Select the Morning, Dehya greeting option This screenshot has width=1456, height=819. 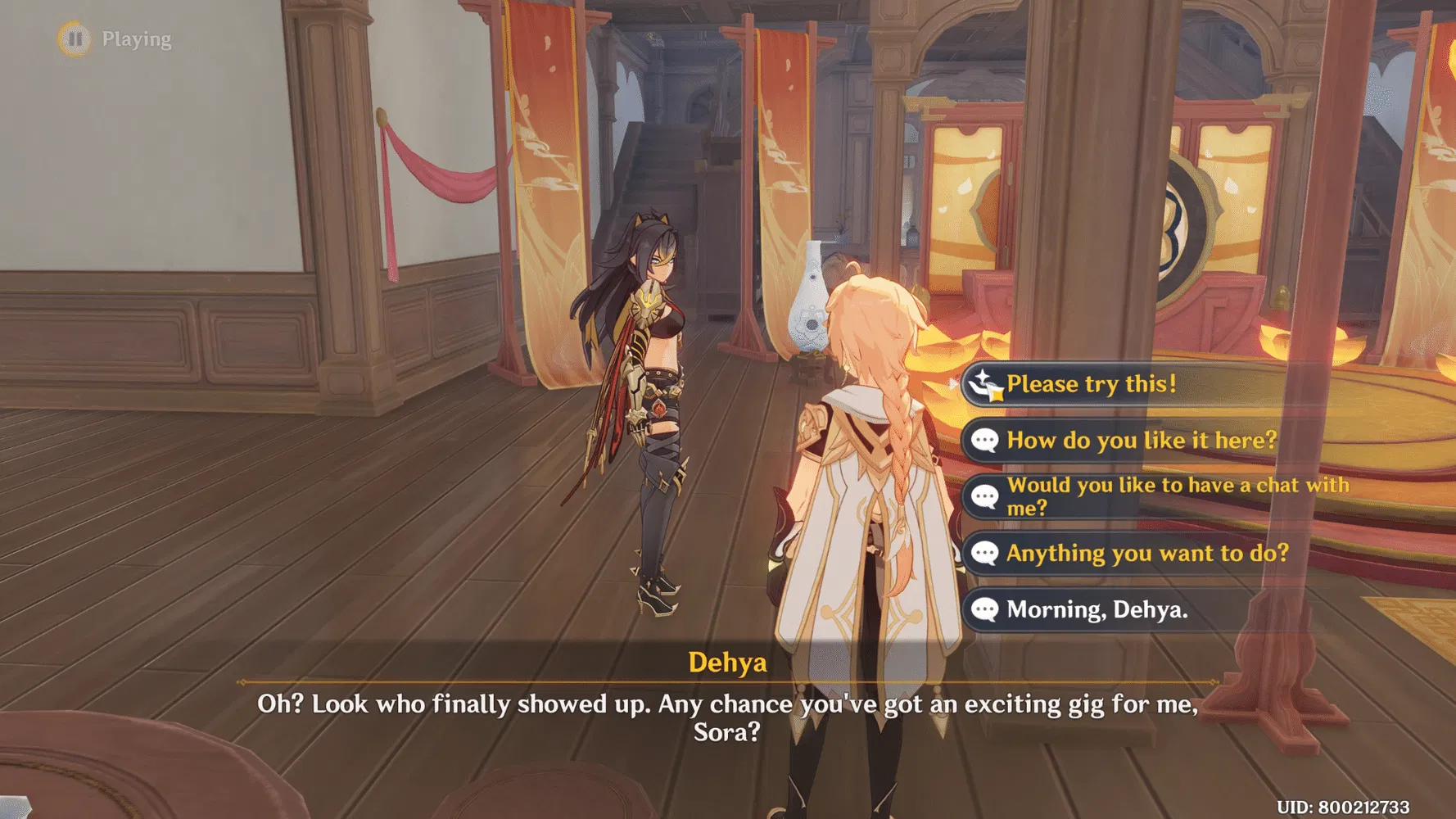pyautogui.click(x=1097, y=609)
